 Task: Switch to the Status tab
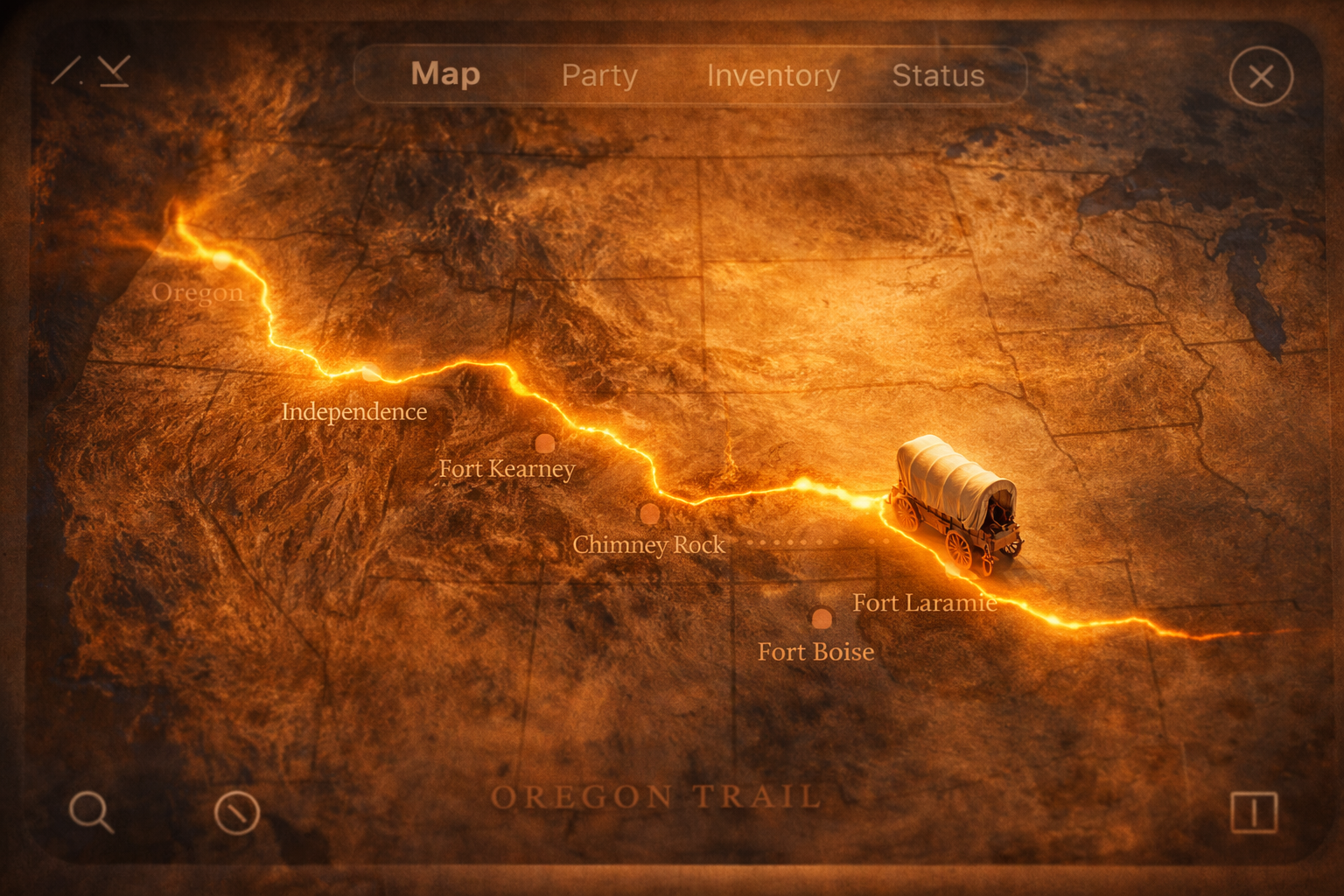click(x=938, y=76)
